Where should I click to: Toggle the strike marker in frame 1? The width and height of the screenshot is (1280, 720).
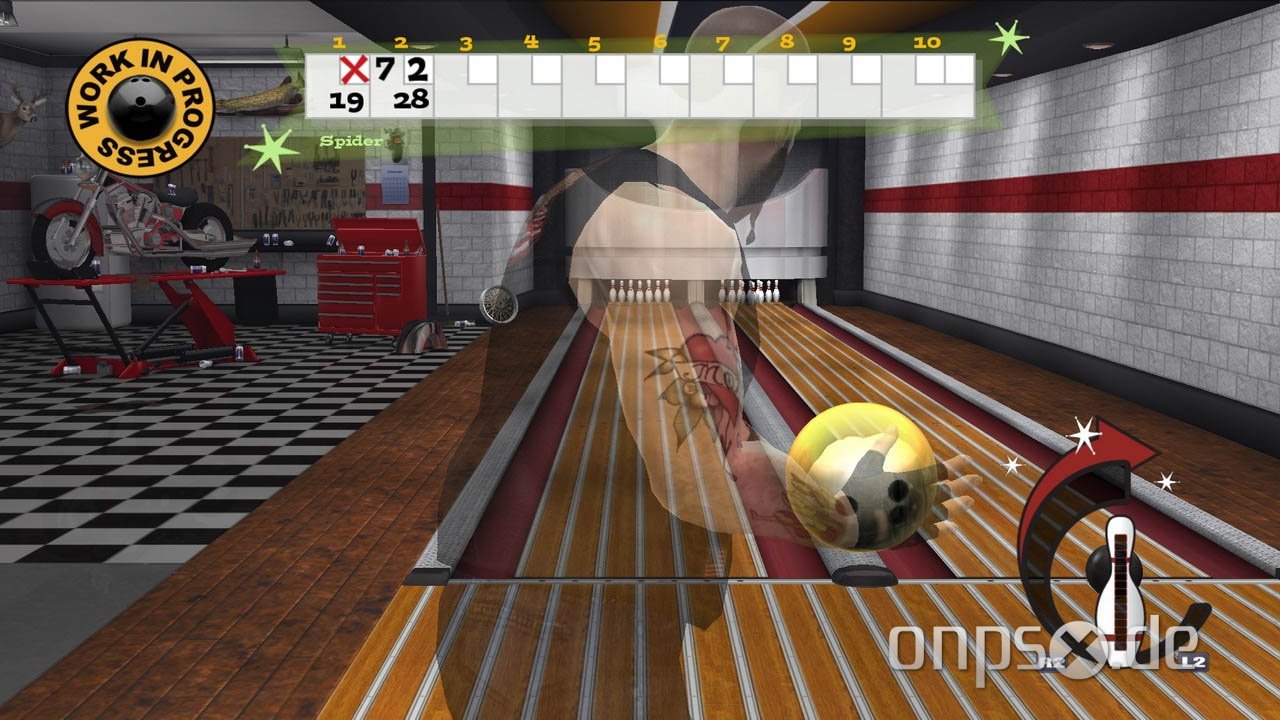coord(356,70)
